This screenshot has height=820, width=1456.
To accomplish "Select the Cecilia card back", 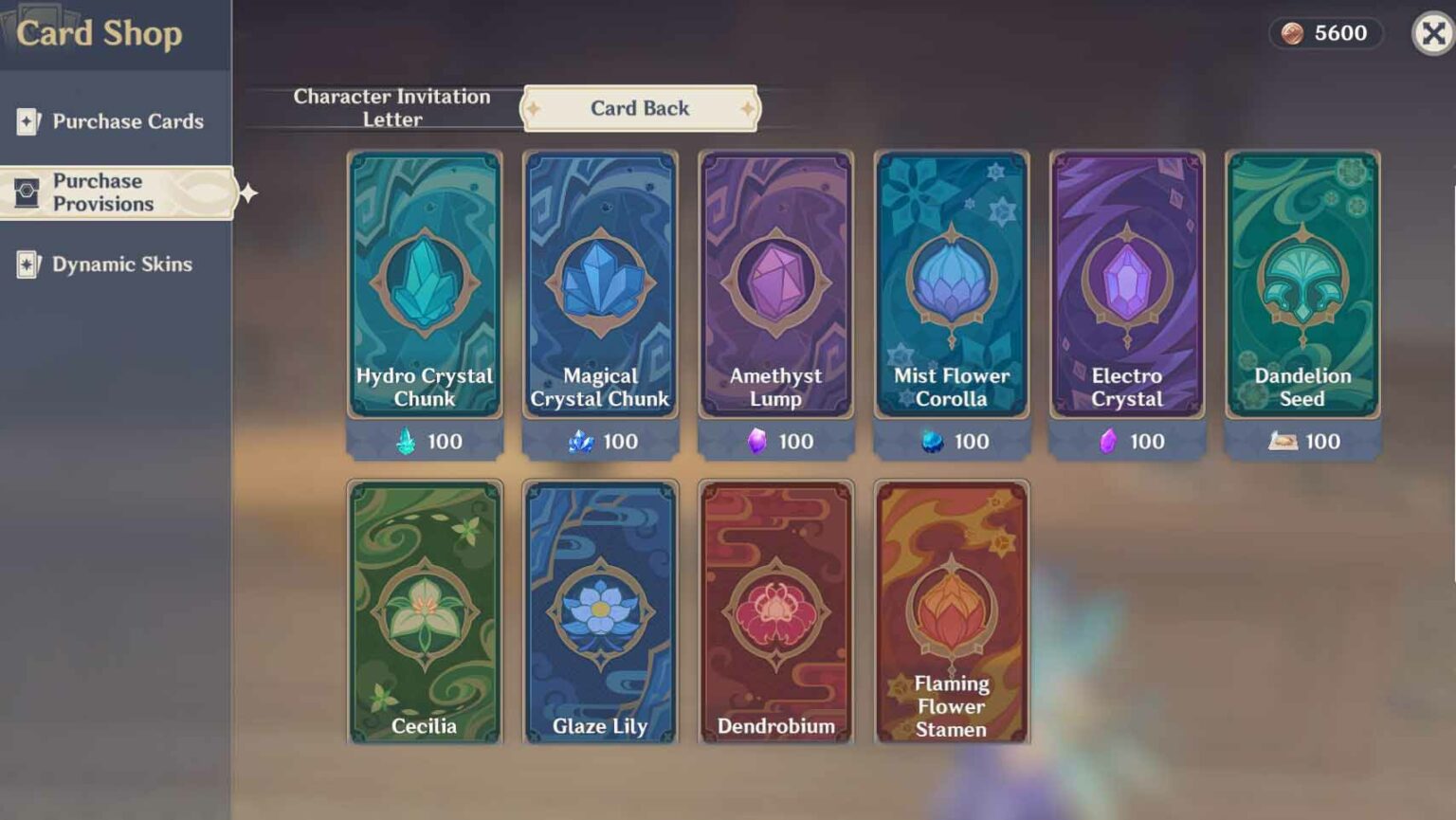I will (425, 611).
